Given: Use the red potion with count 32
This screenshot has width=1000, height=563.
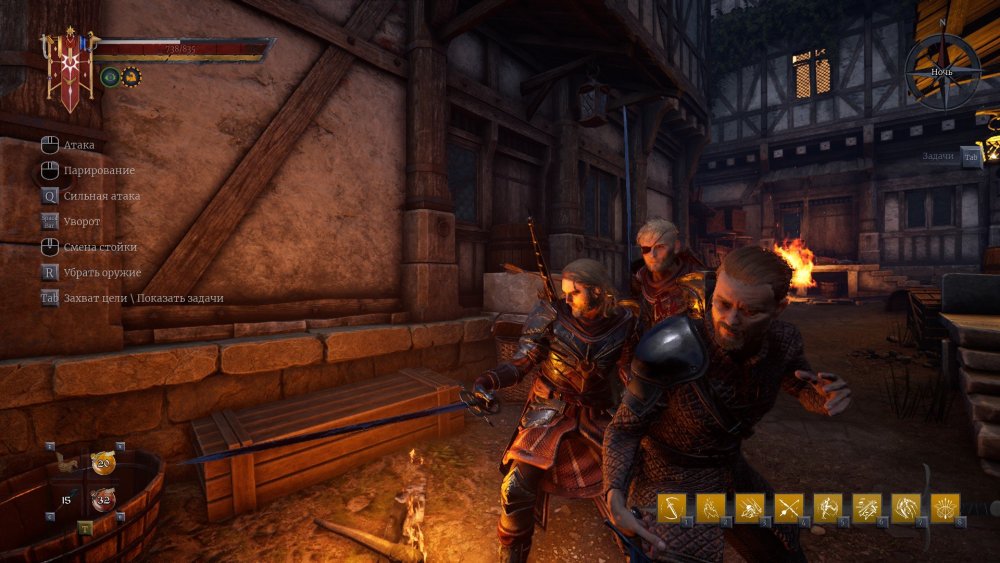Looking at the screenshot, I should 102,500.
